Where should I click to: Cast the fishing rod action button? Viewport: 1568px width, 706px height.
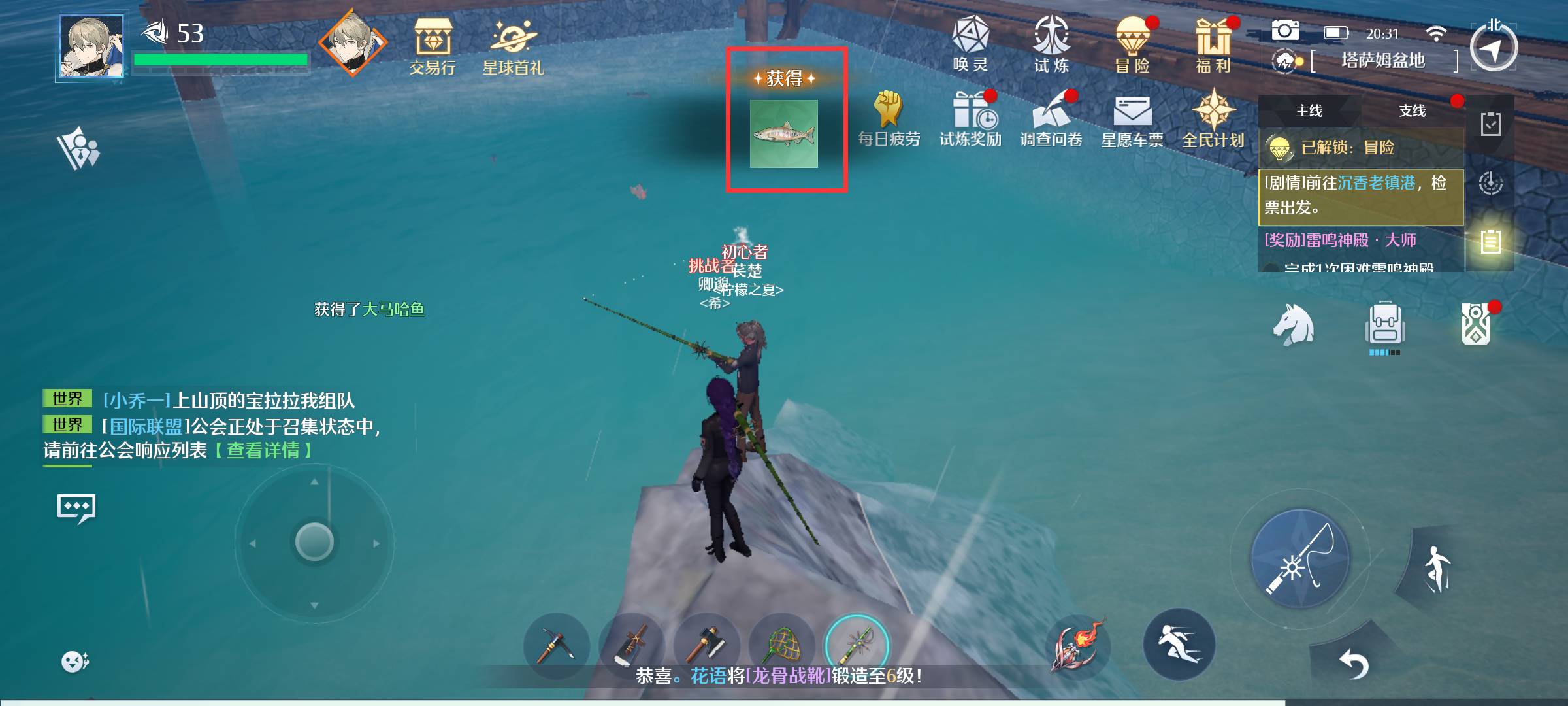pyautogui.click(x=1299, y=560)
